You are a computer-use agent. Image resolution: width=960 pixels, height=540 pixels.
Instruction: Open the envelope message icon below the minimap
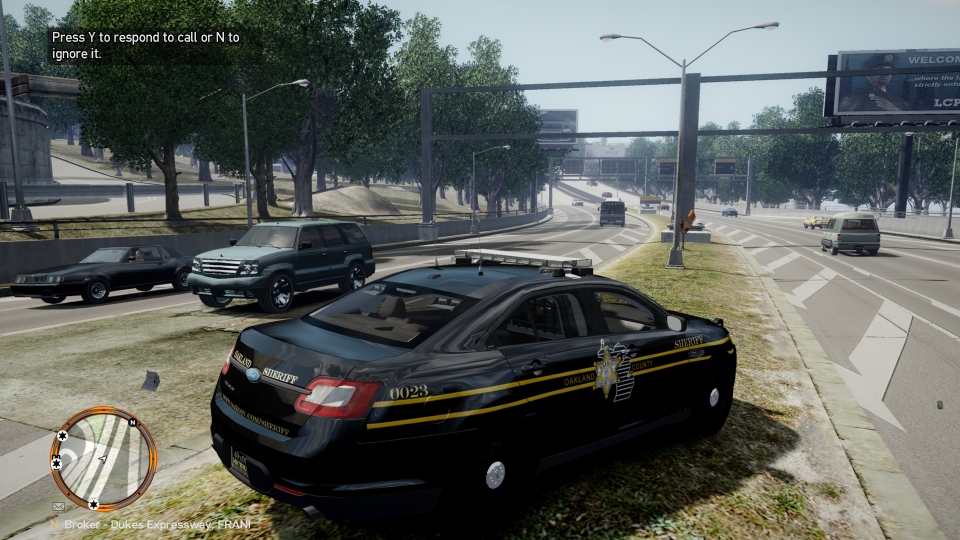click(58, 508)
